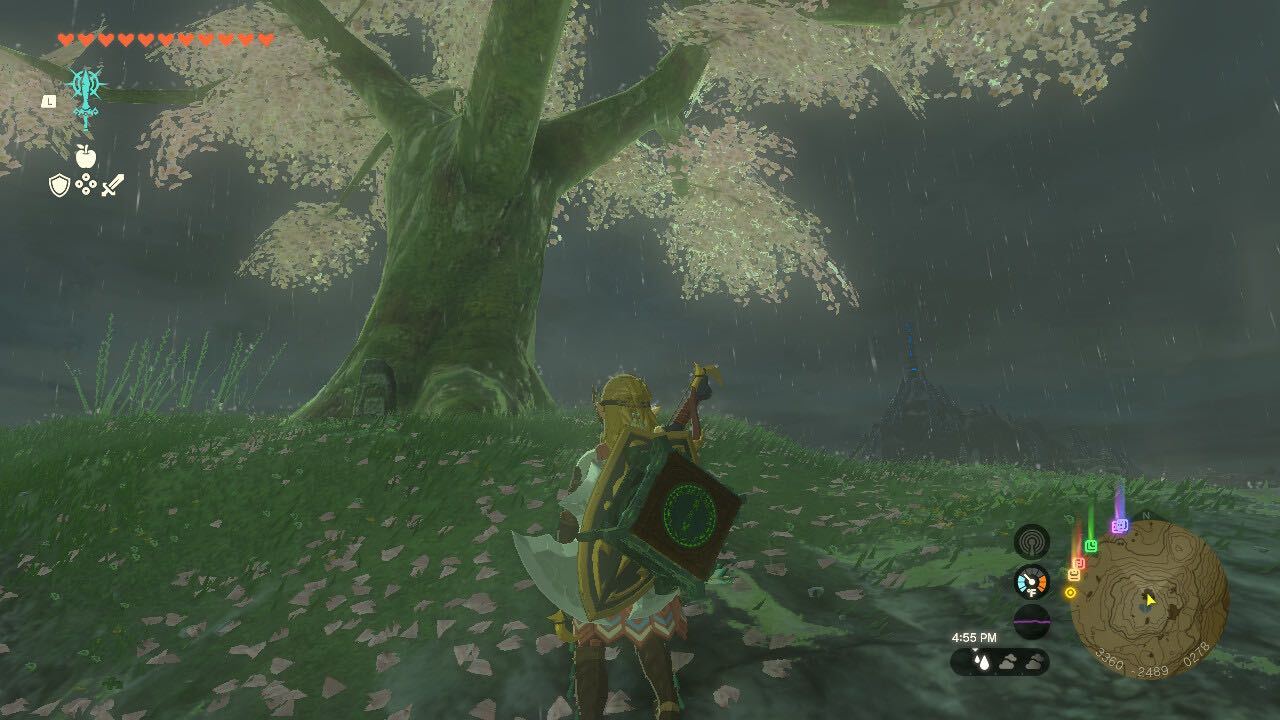Click the L button prompt near weapon

click(x=49, y=102)
